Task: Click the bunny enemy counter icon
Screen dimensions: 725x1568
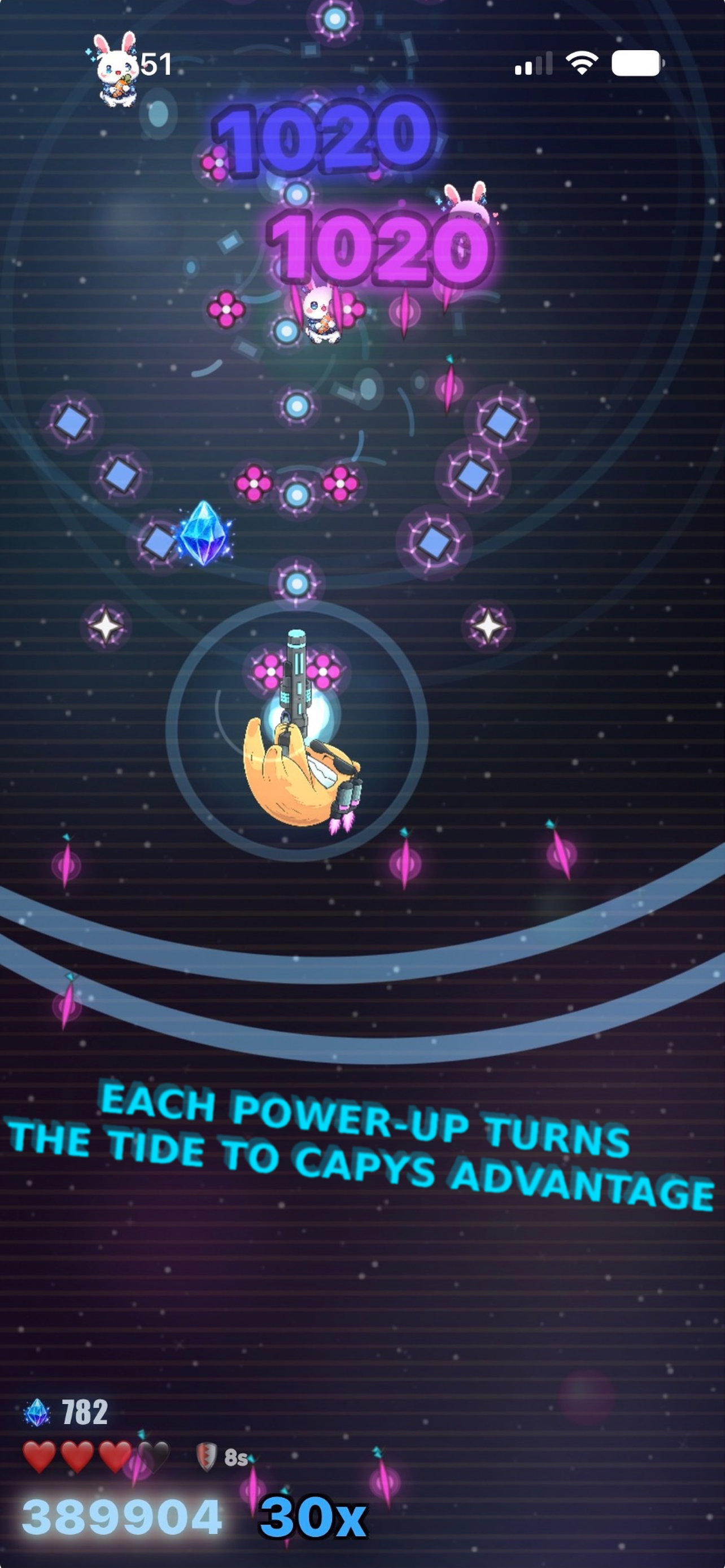Action: point(117,69)
